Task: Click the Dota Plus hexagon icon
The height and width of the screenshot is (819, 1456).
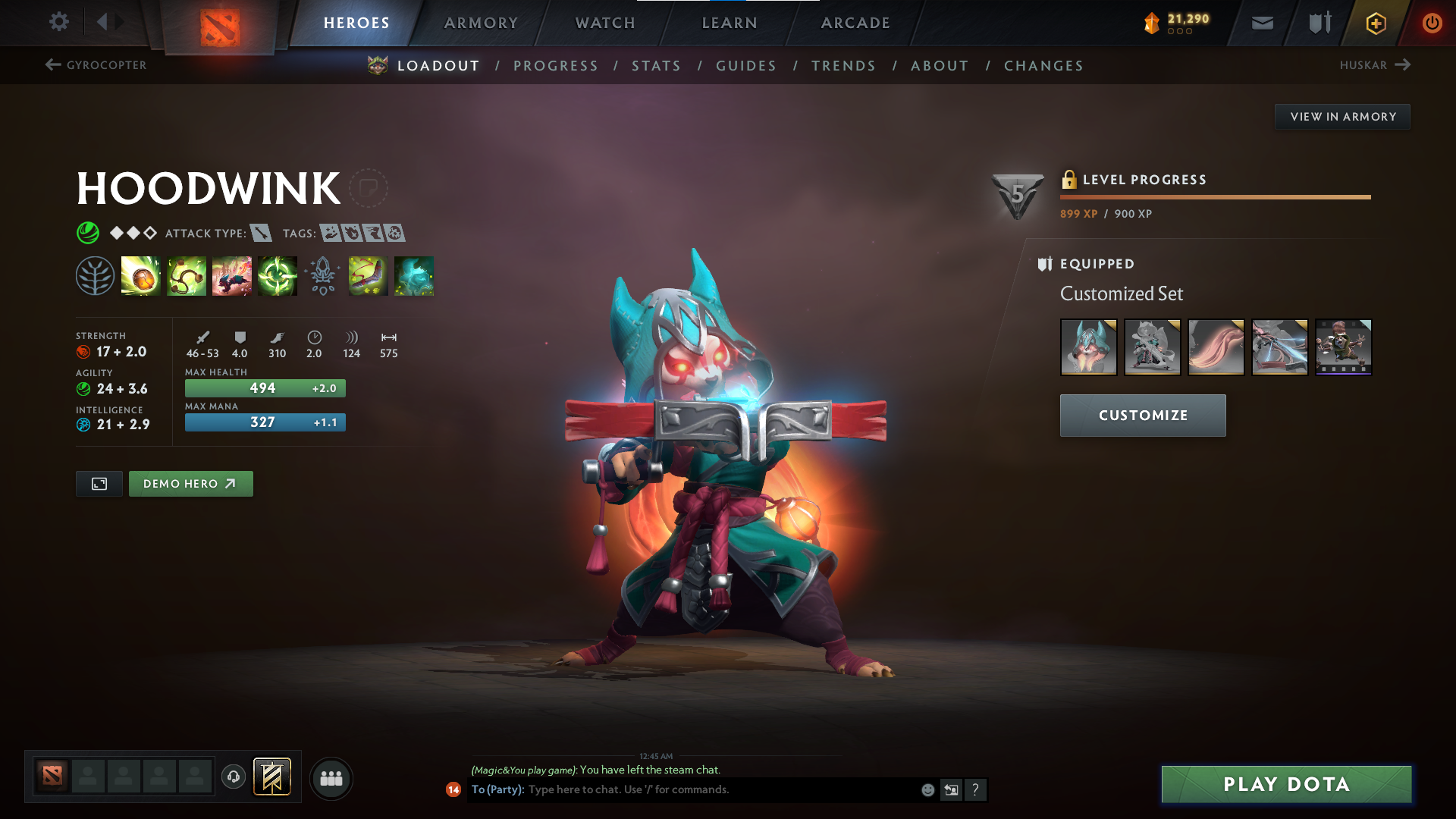Action: pos(1376,23)
